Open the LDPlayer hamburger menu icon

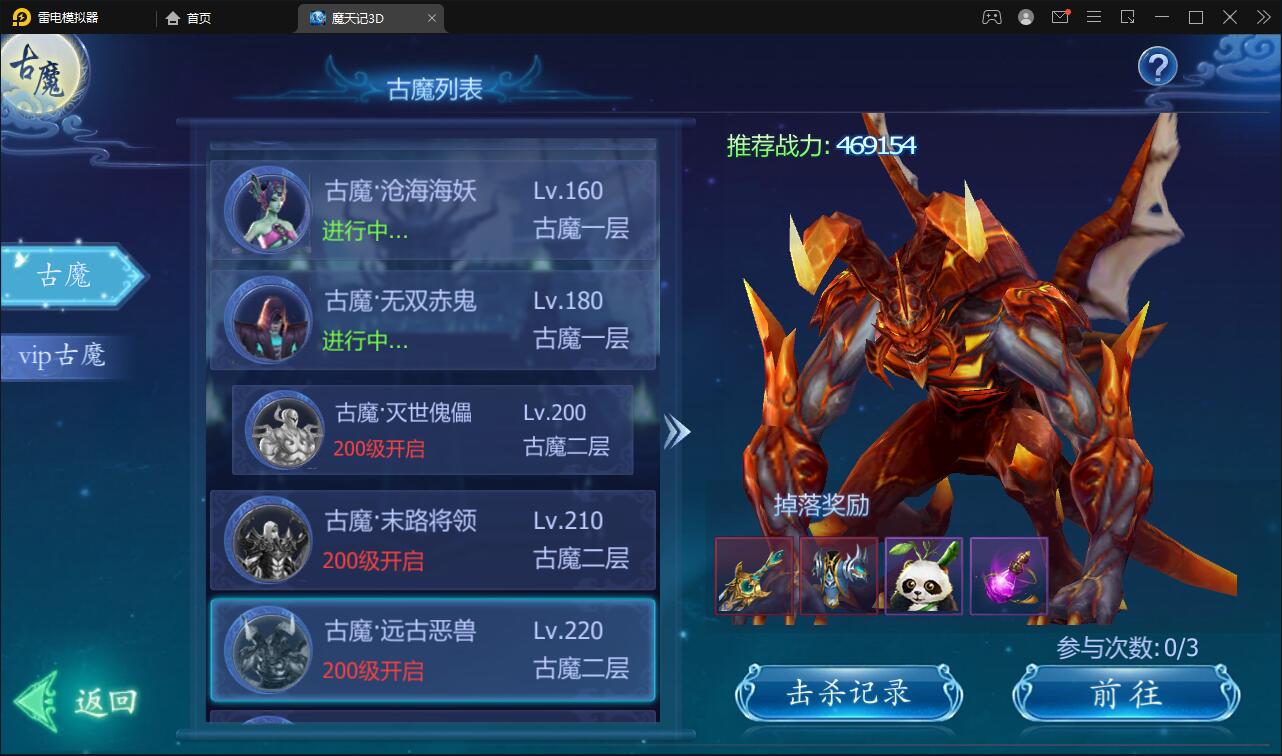(1094, 17)
